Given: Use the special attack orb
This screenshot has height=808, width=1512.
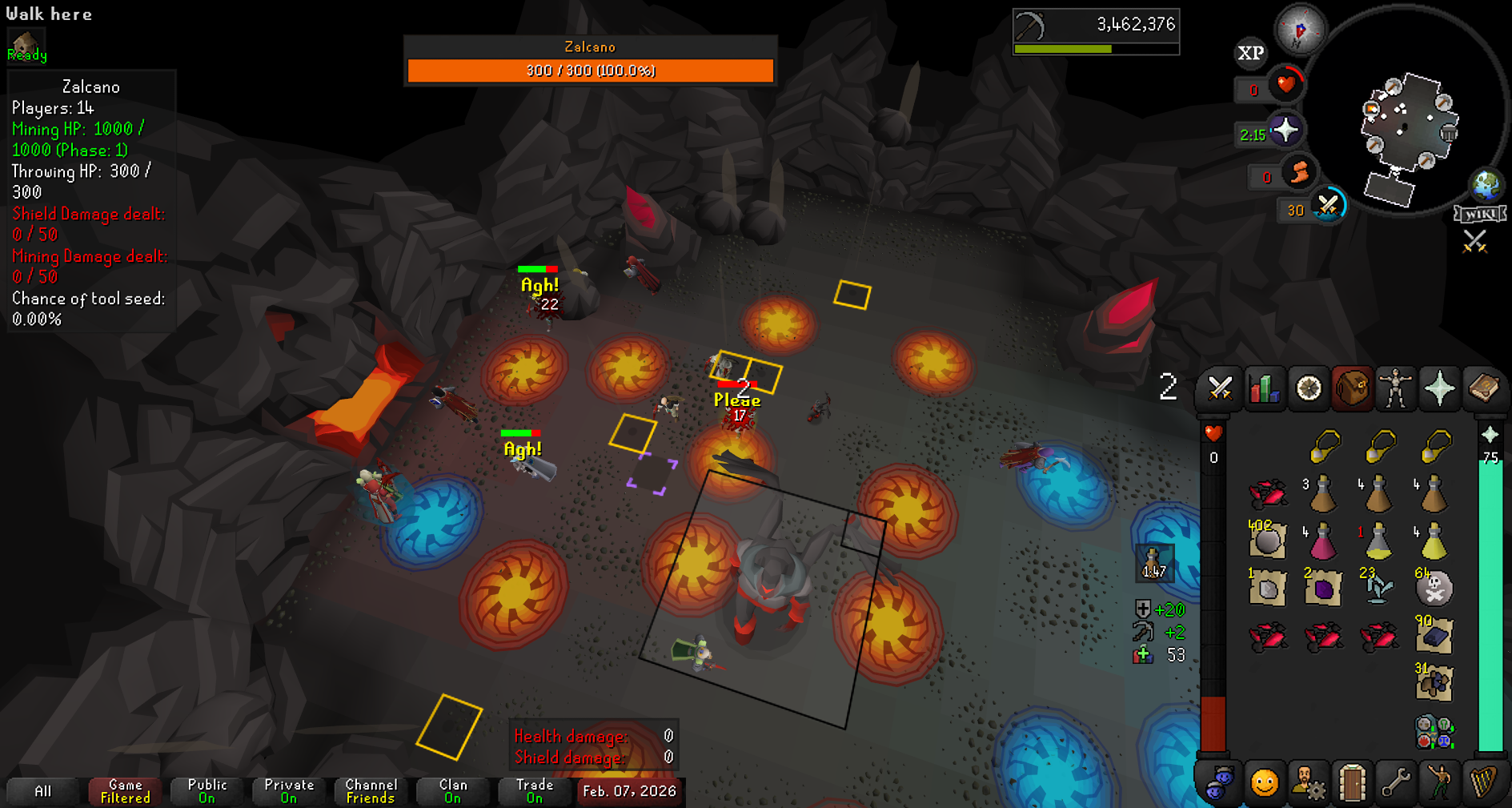Looking at the screenshot, I should coord(1329,206).
